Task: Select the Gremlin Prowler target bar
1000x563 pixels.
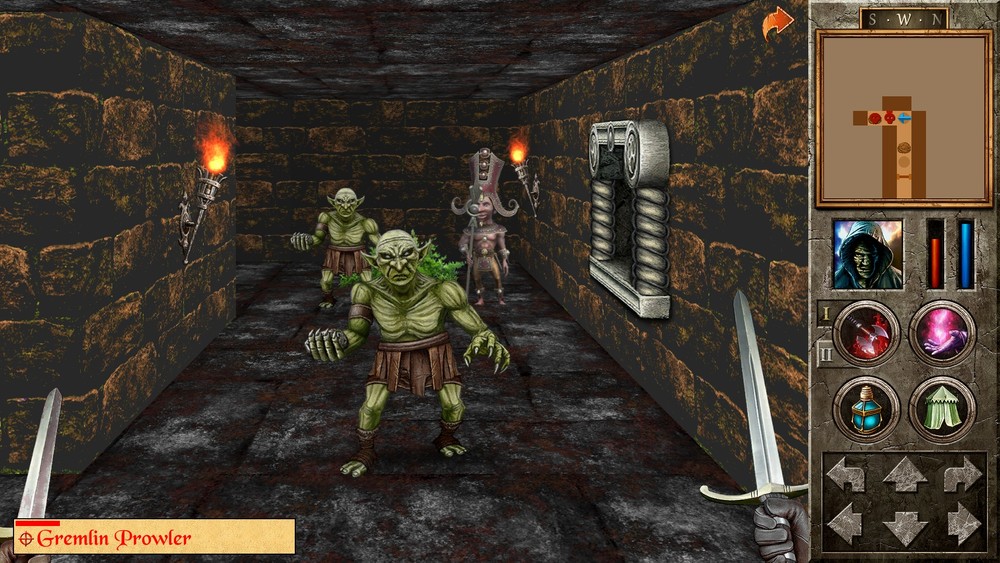Action: [x=155, y=537]
